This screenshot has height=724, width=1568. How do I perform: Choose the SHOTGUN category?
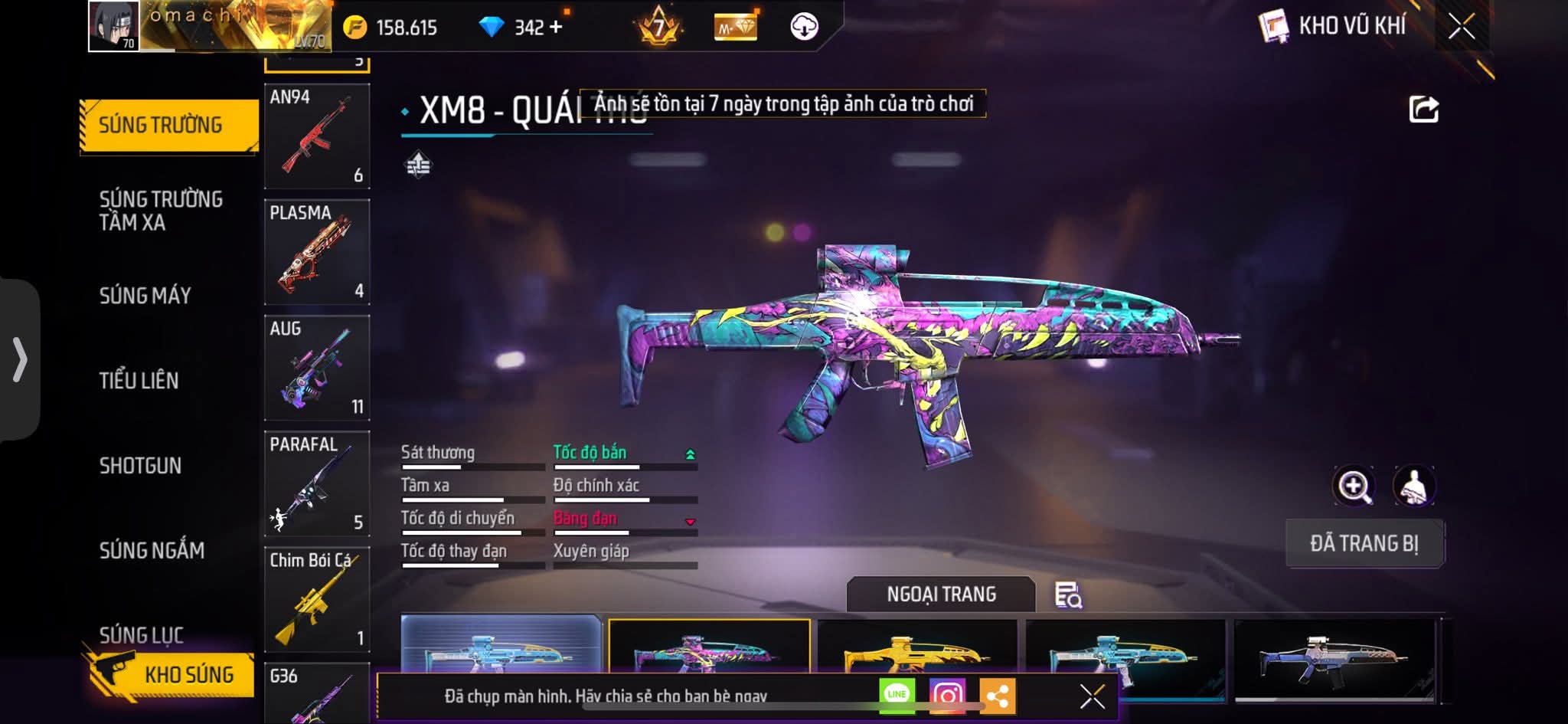(x=140, y=466)
